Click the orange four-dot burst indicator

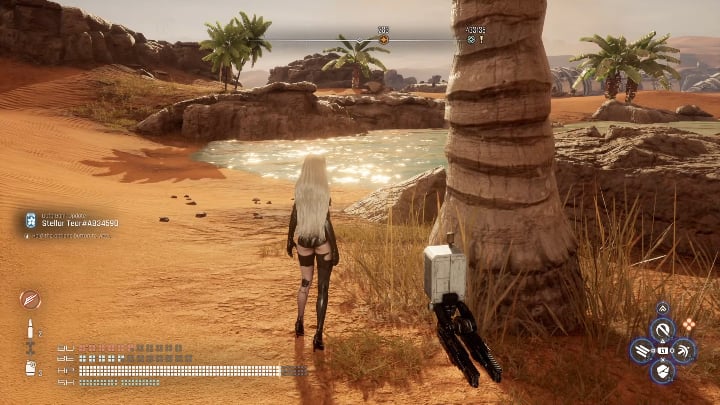click(x=689, y=324)
